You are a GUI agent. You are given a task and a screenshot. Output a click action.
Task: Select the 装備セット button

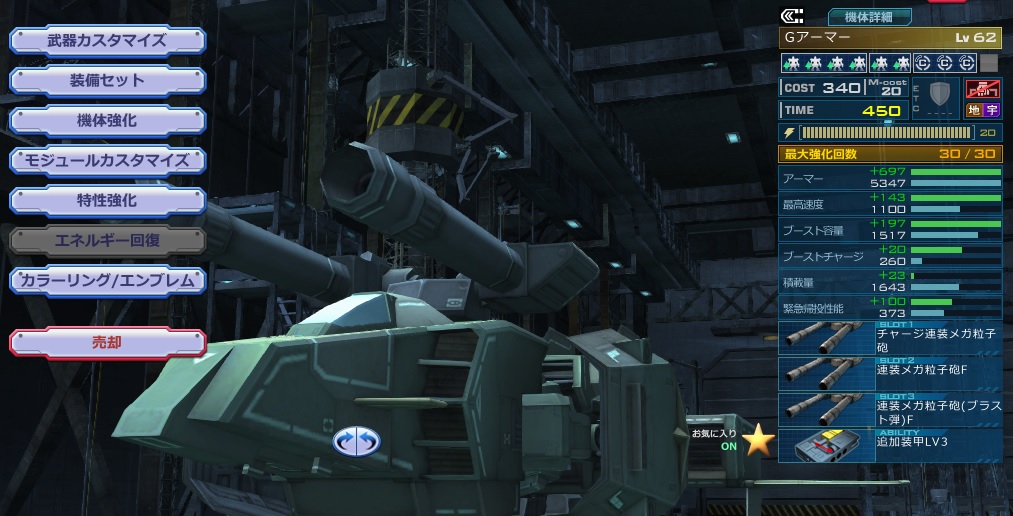pyautogui.click(x=108, y=81)
